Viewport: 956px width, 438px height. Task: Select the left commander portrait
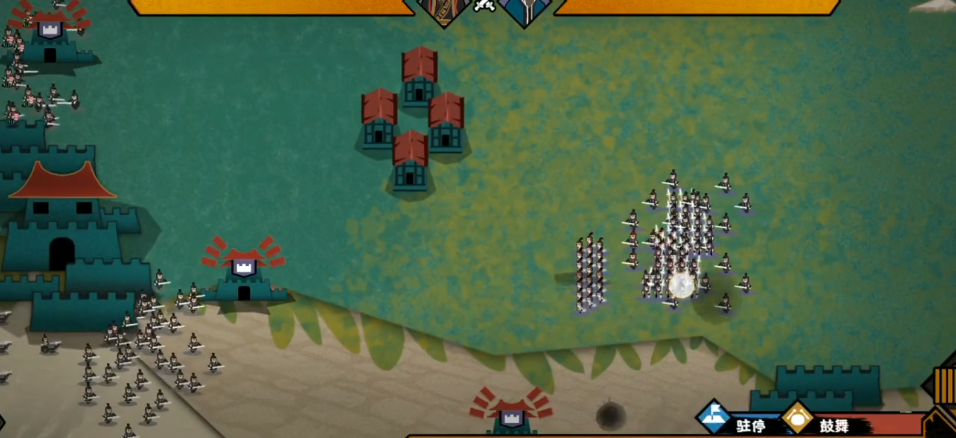coord(444,10)
